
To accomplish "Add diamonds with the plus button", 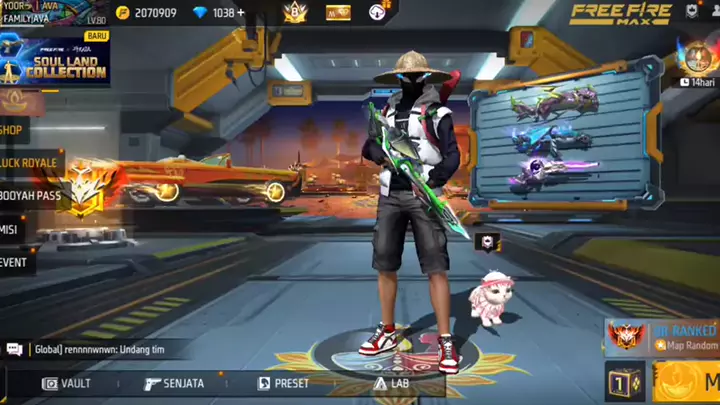I will click(241, 13).
